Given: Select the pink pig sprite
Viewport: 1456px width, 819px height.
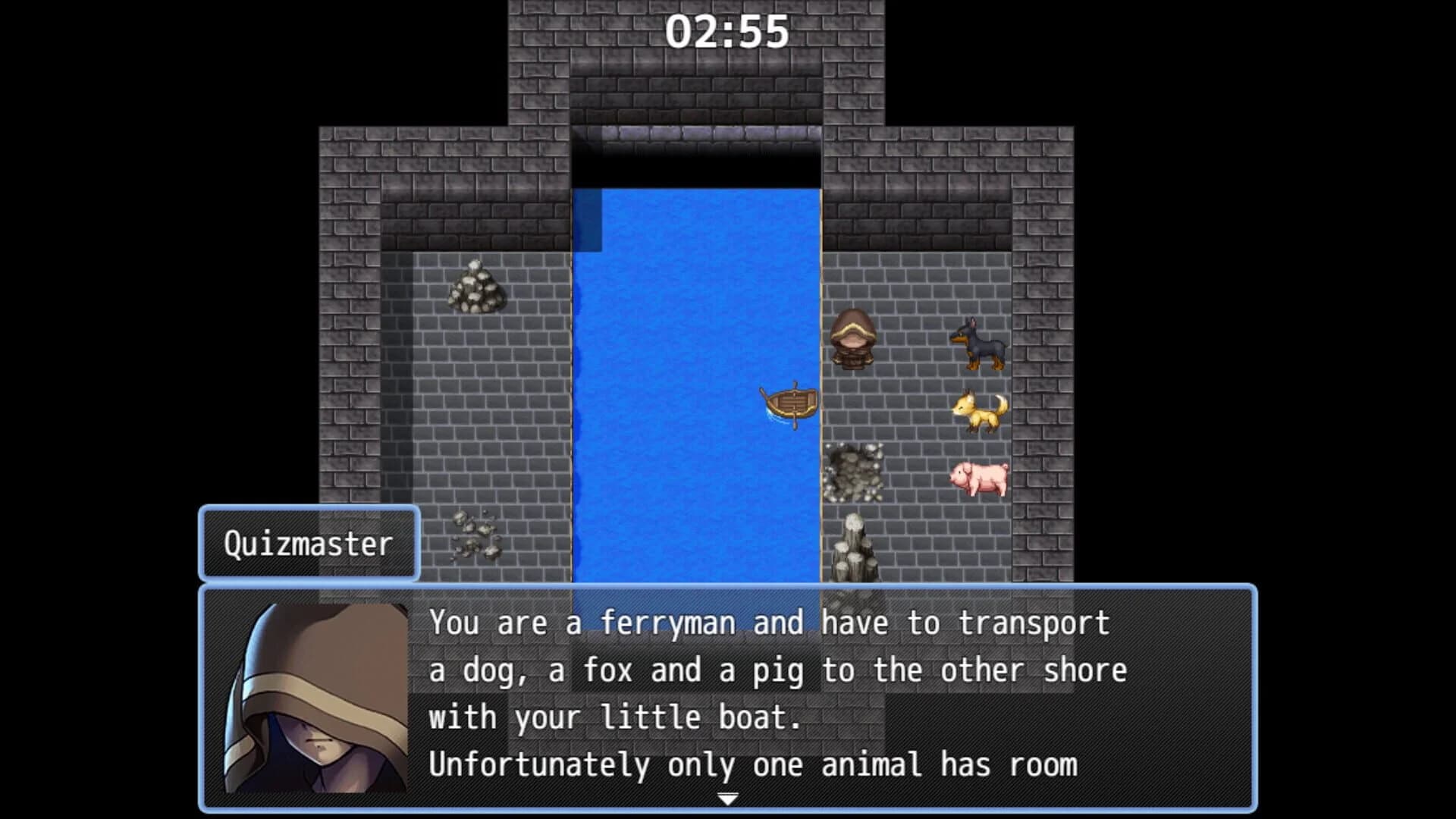Looking at the screenshot, I should coord(980,478).
